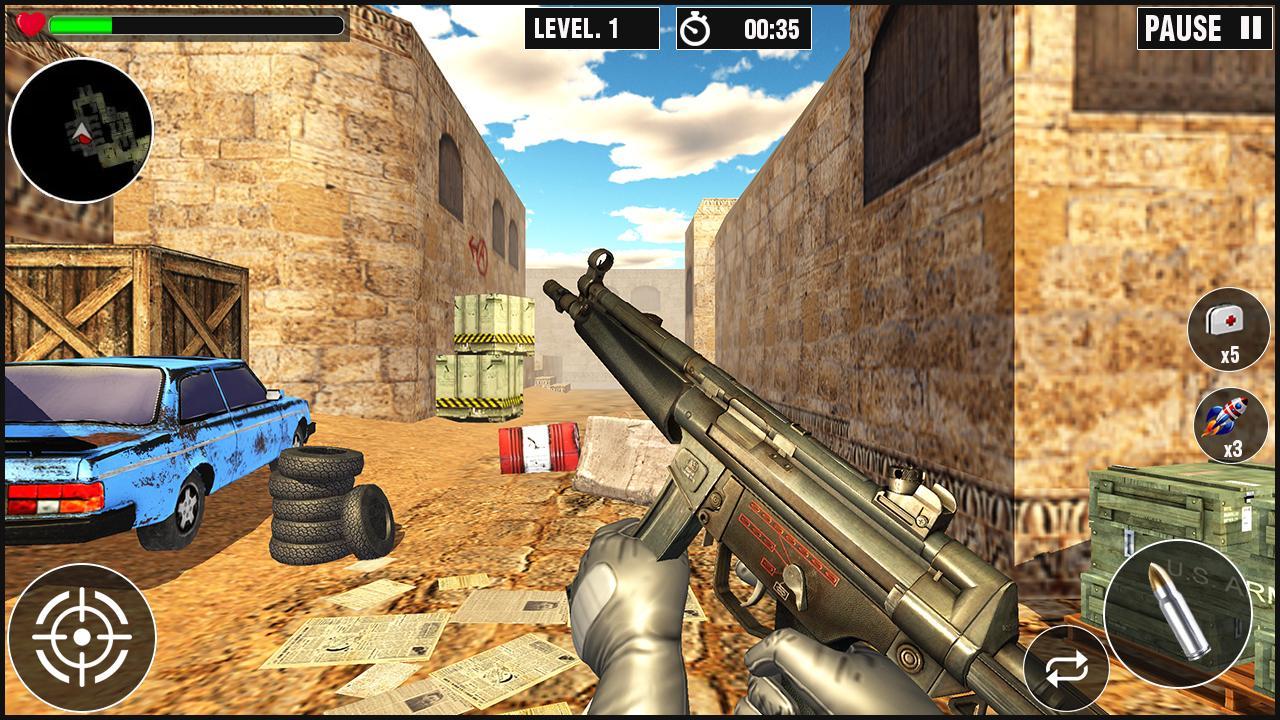Image resolution: width=1280 pixels, height=720 pixels.
Task: Fire using the bullet button
Action: tap(1177, 614)
